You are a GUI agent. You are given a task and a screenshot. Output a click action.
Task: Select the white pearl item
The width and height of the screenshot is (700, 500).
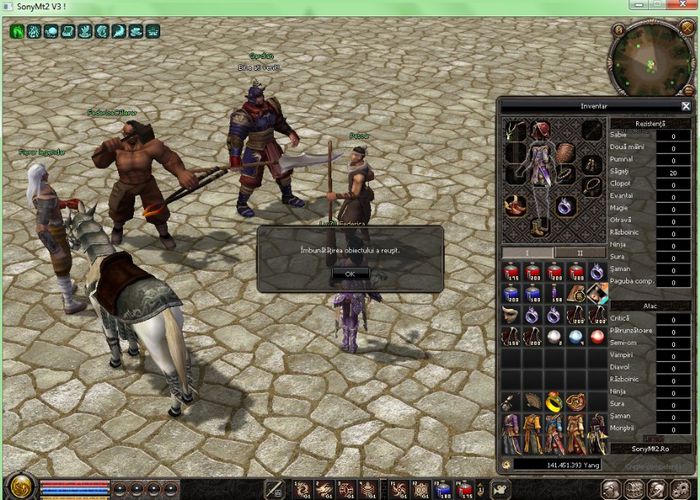[x=554, y=337]
